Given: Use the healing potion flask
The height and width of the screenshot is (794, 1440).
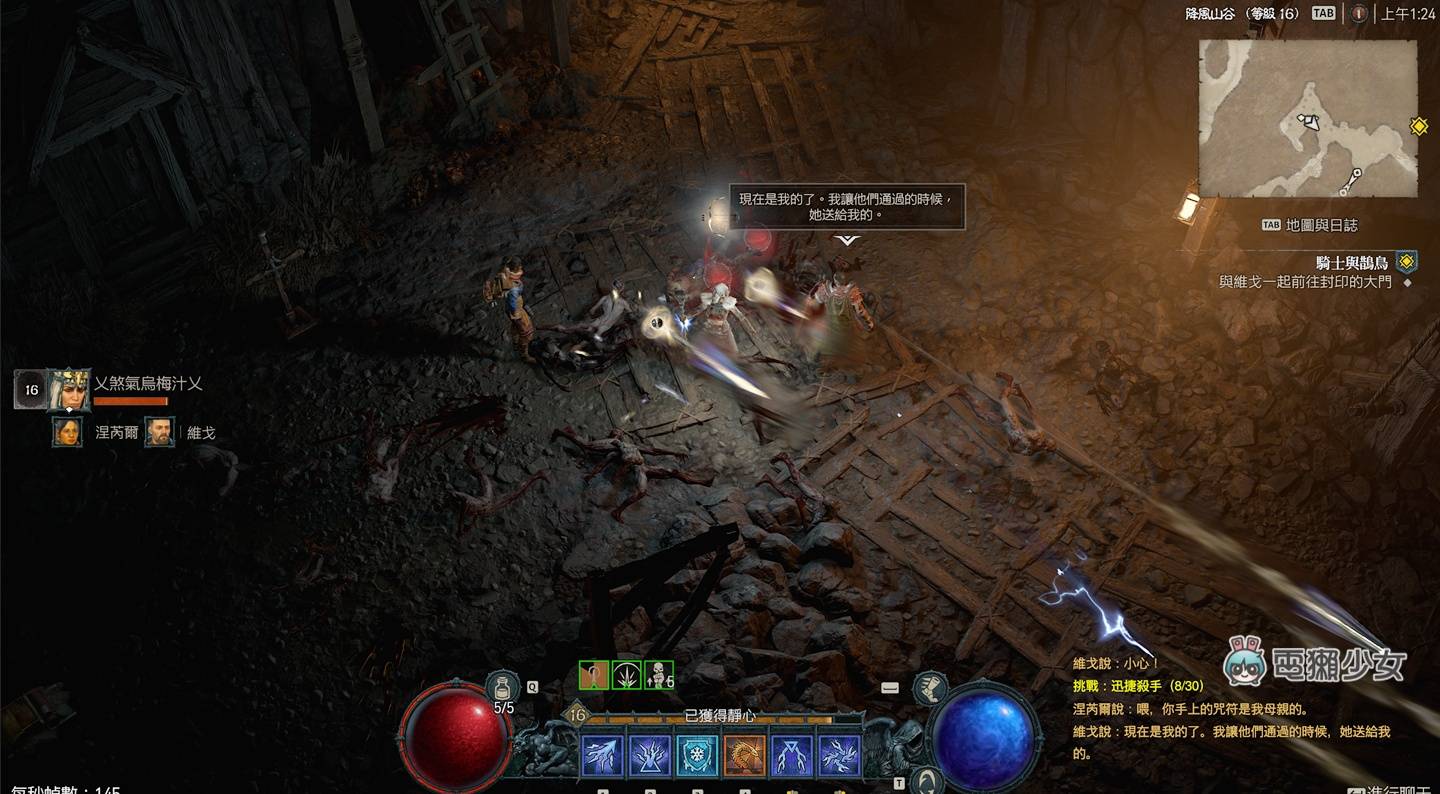Looking at the screenshot, I should pos(503,688).
